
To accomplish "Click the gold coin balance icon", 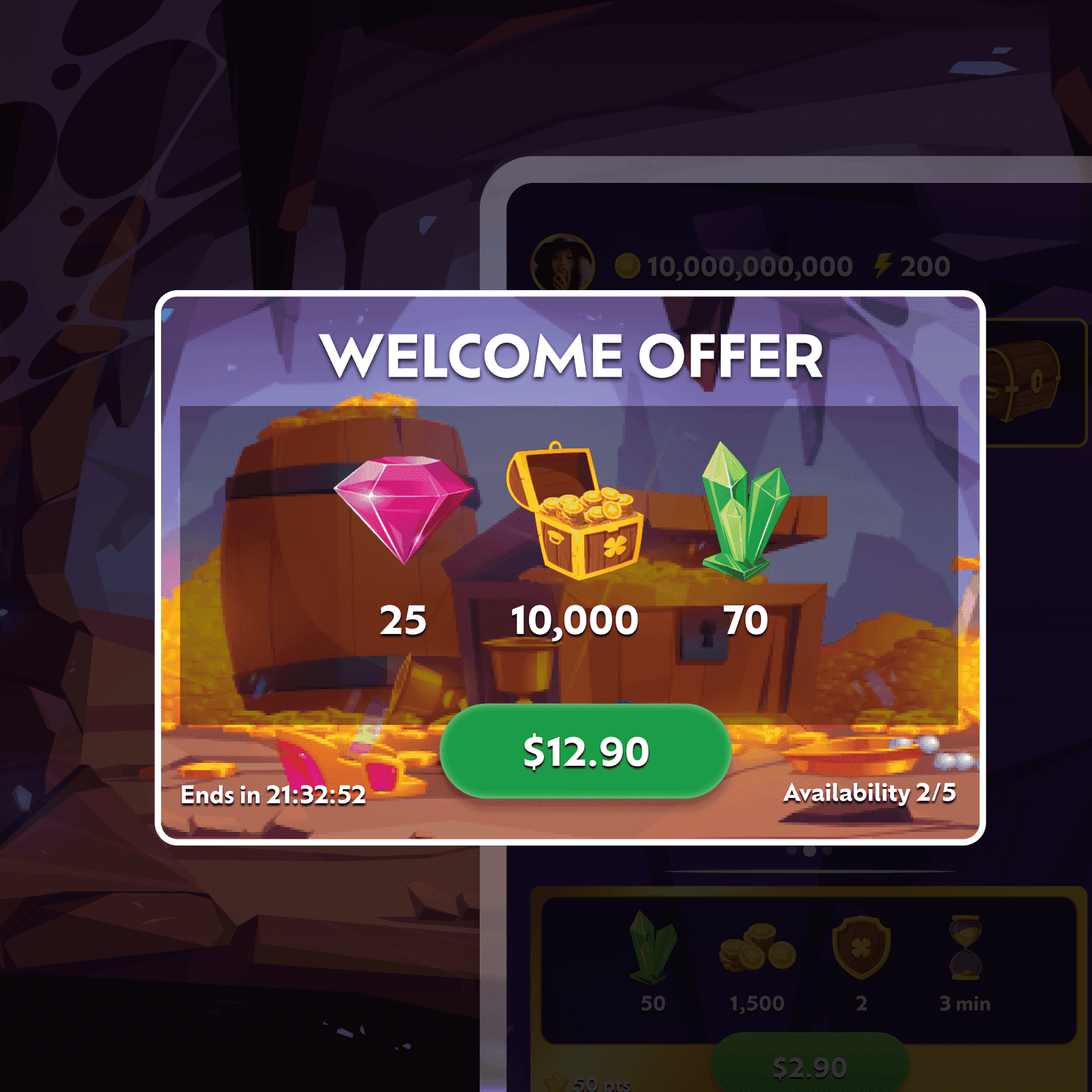I will [x=629, y=266].
